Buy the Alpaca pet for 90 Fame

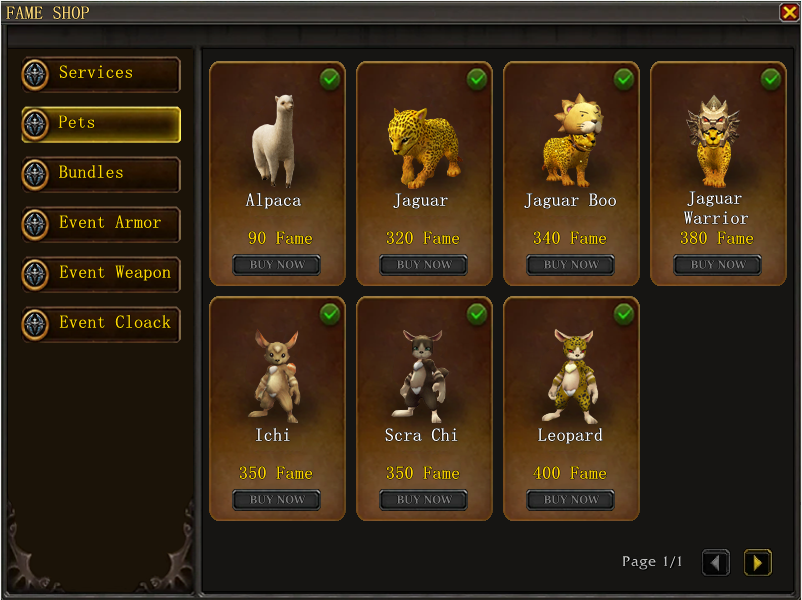277,265
